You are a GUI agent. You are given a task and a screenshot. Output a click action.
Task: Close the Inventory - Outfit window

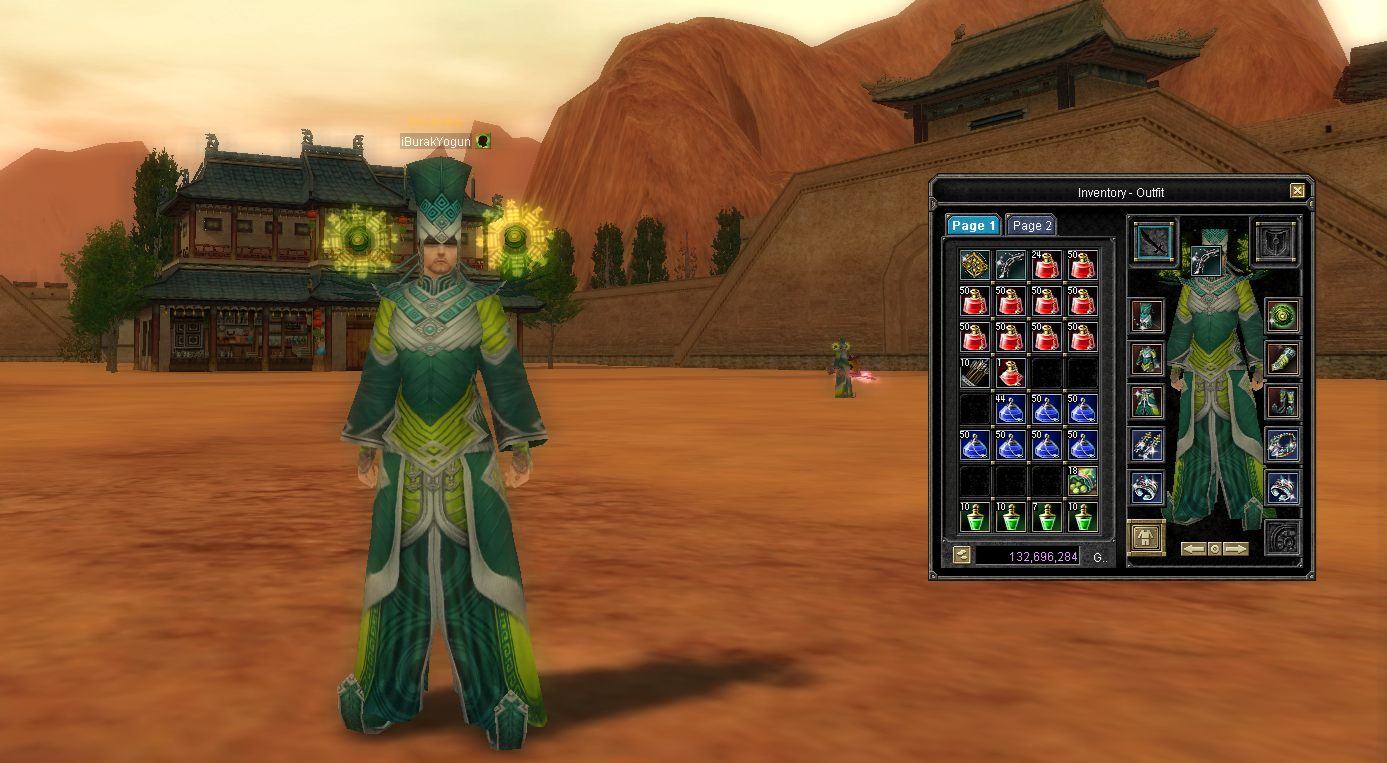coord(1297,191)
